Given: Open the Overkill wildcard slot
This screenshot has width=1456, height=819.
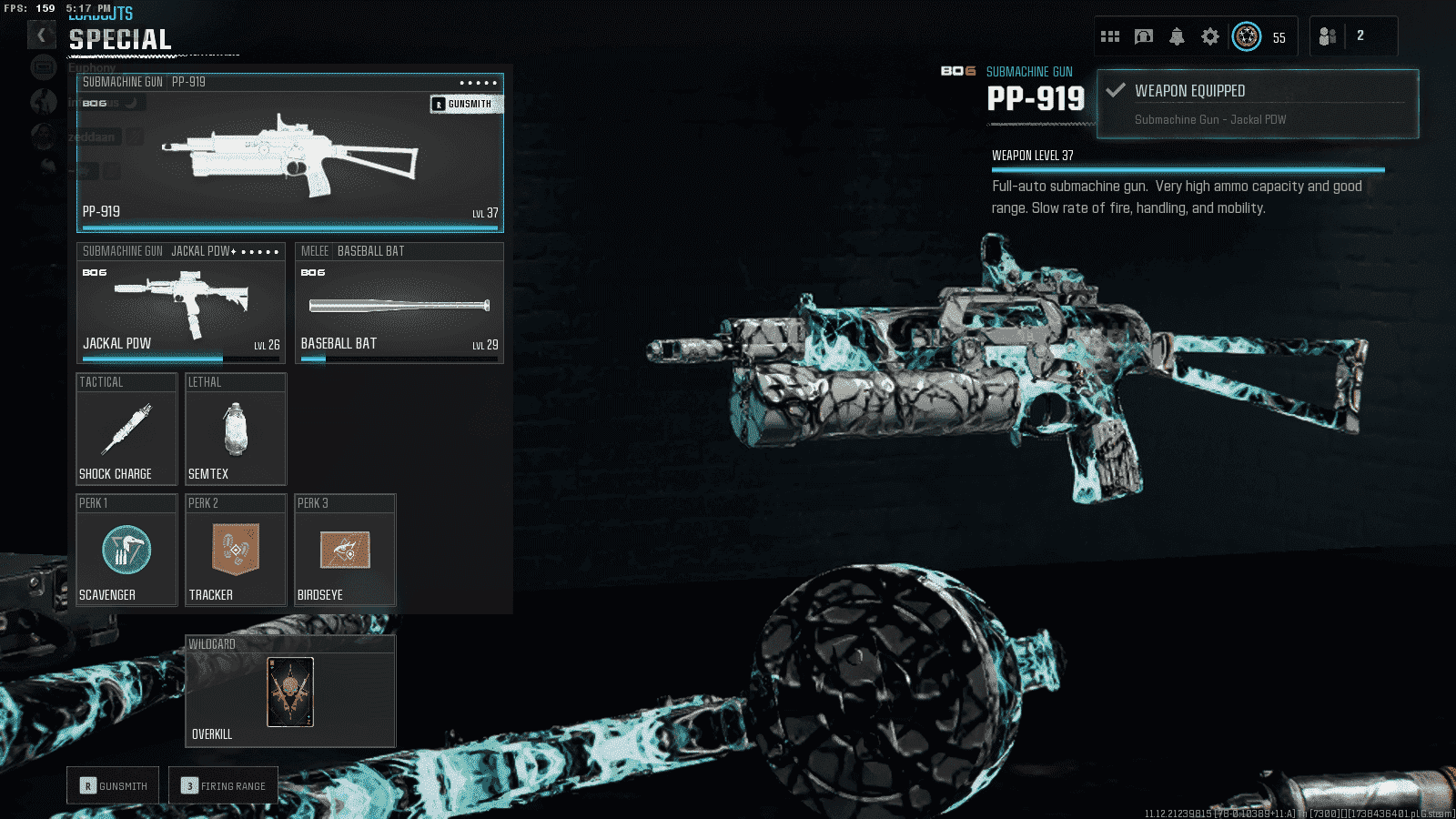Looking at the screenshot, I should pyautogui.click(x=290, y=692).
